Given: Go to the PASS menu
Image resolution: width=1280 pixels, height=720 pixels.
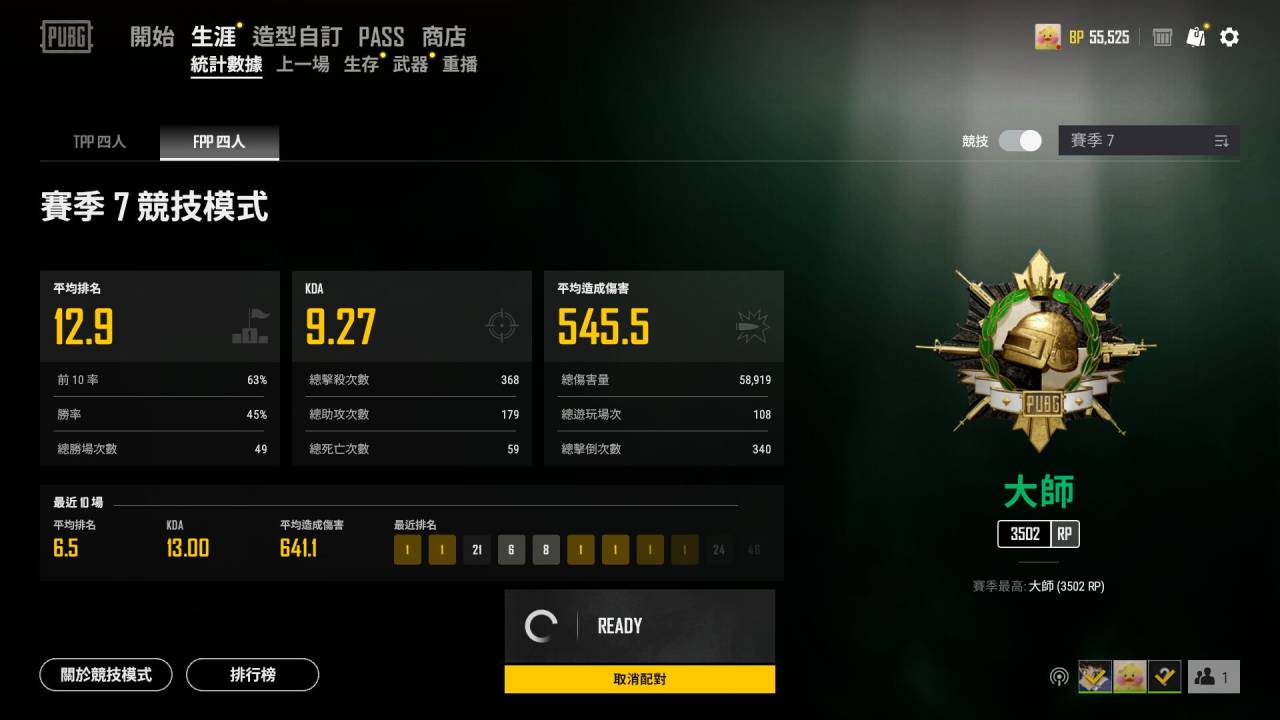Looking at the screenshot, I should (x=381, y=37).
